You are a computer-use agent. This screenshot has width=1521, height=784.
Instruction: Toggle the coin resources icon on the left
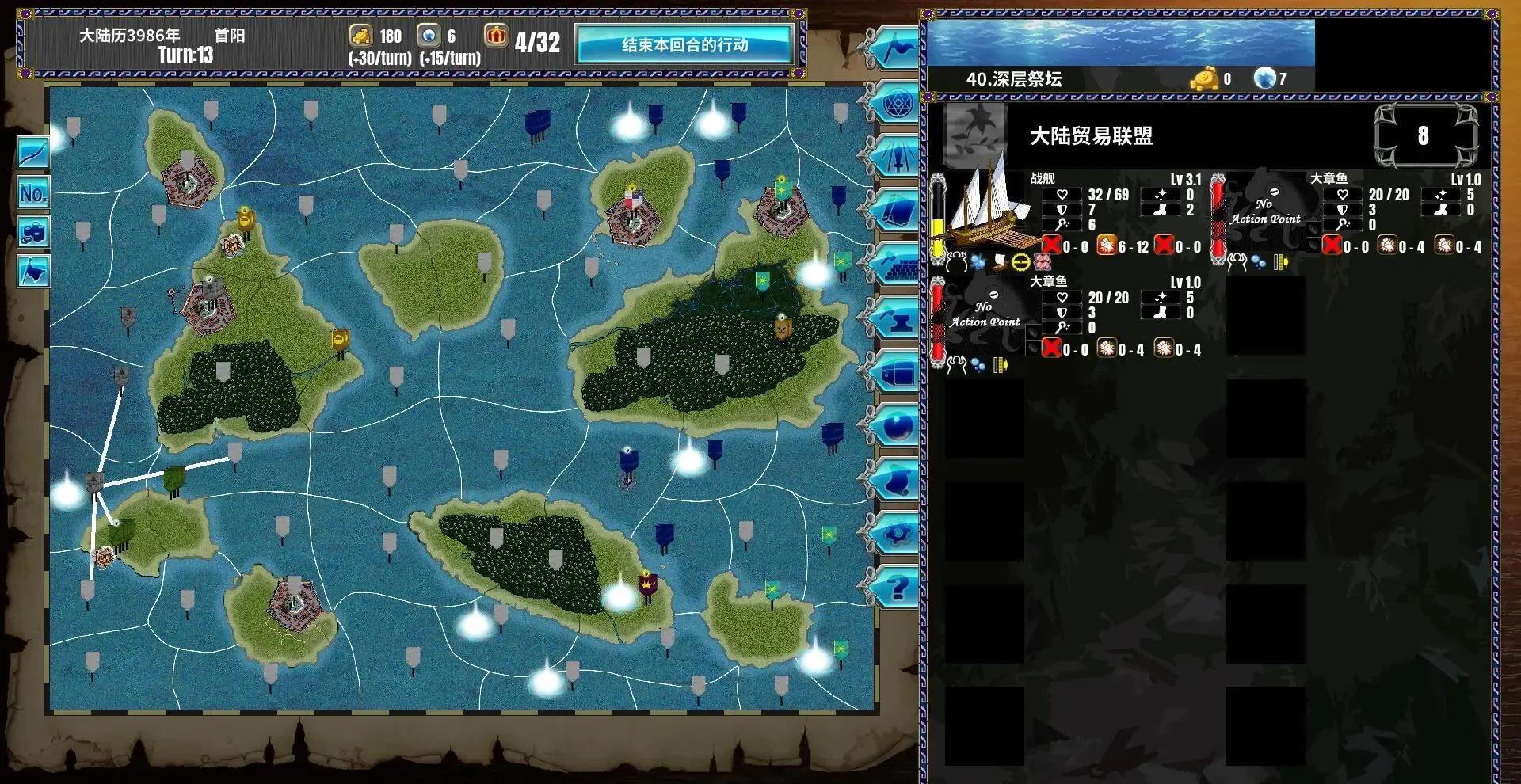click(32, 230)
